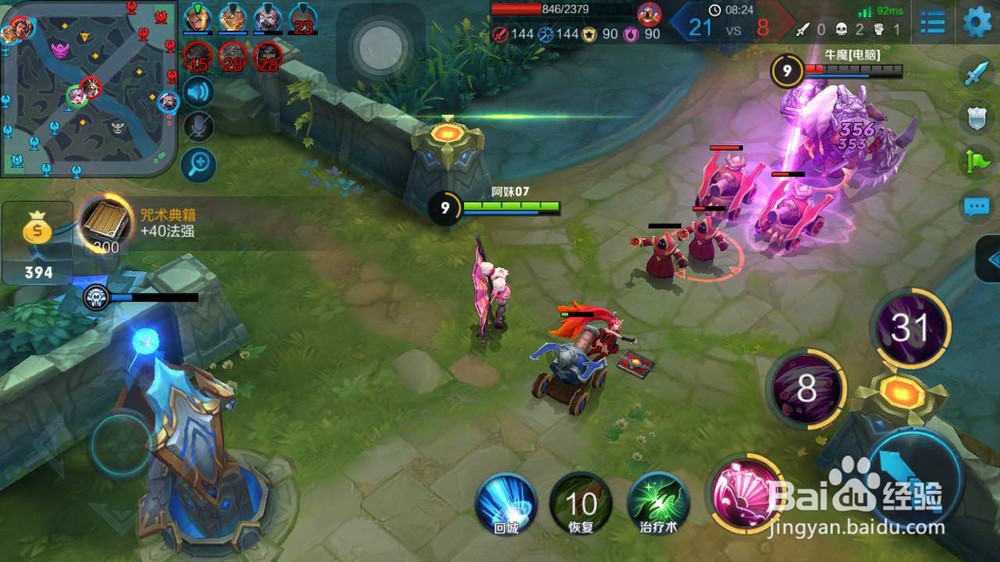Open the scoreboard list icon

tap(932, 21)
